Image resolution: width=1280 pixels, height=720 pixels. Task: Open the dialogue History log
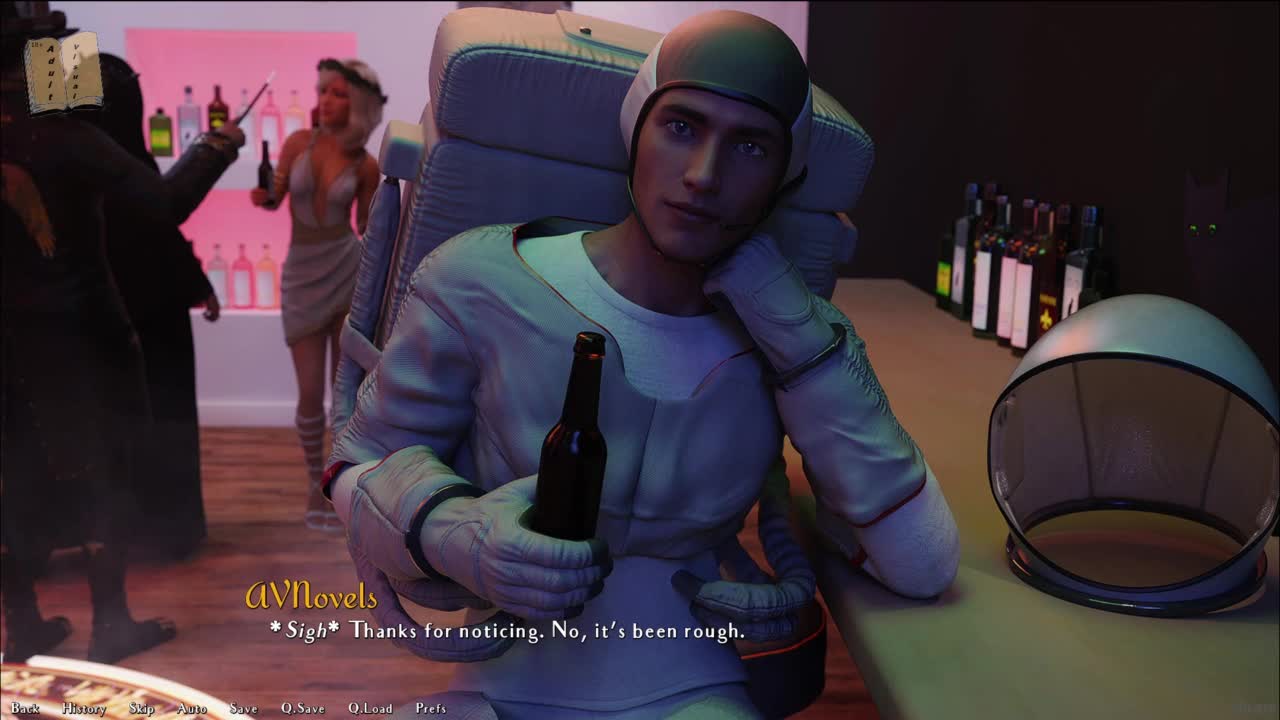84,708
